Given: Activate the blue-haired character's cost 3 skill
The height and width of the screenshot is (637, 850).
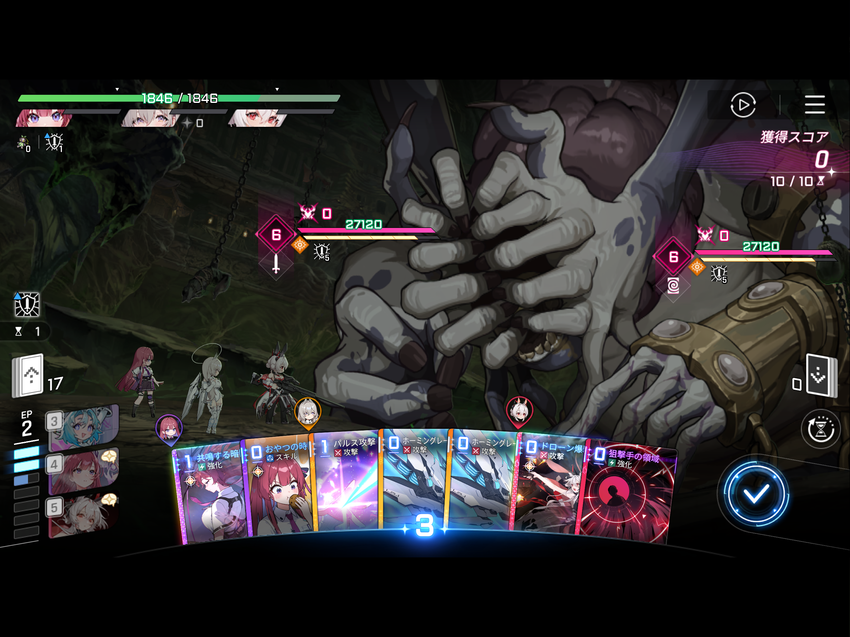Looking at the screenshot, I should 80,426.
